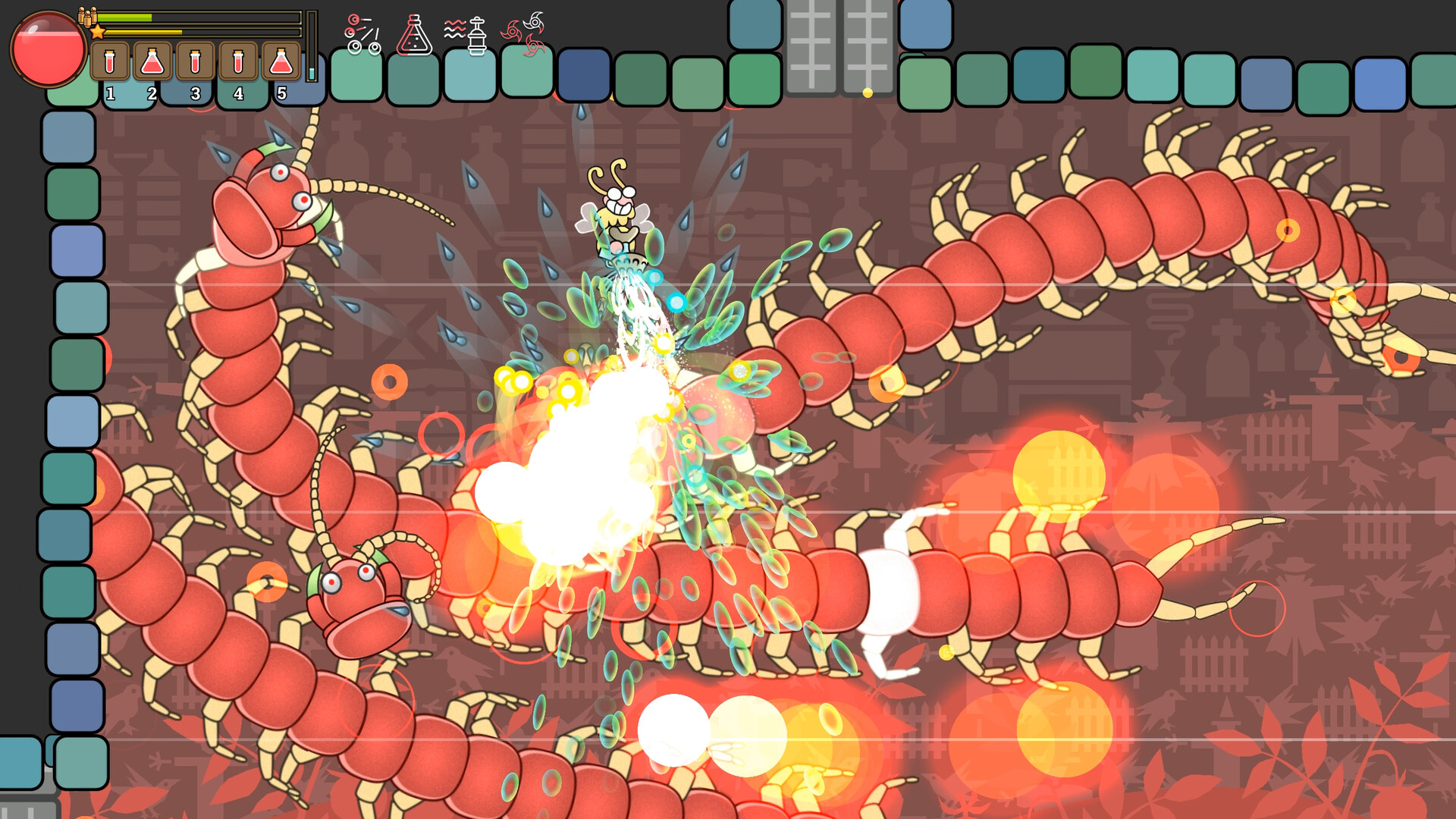Activate the flask in slot 5
1456x819 pixels.
[x=281, y=61]
